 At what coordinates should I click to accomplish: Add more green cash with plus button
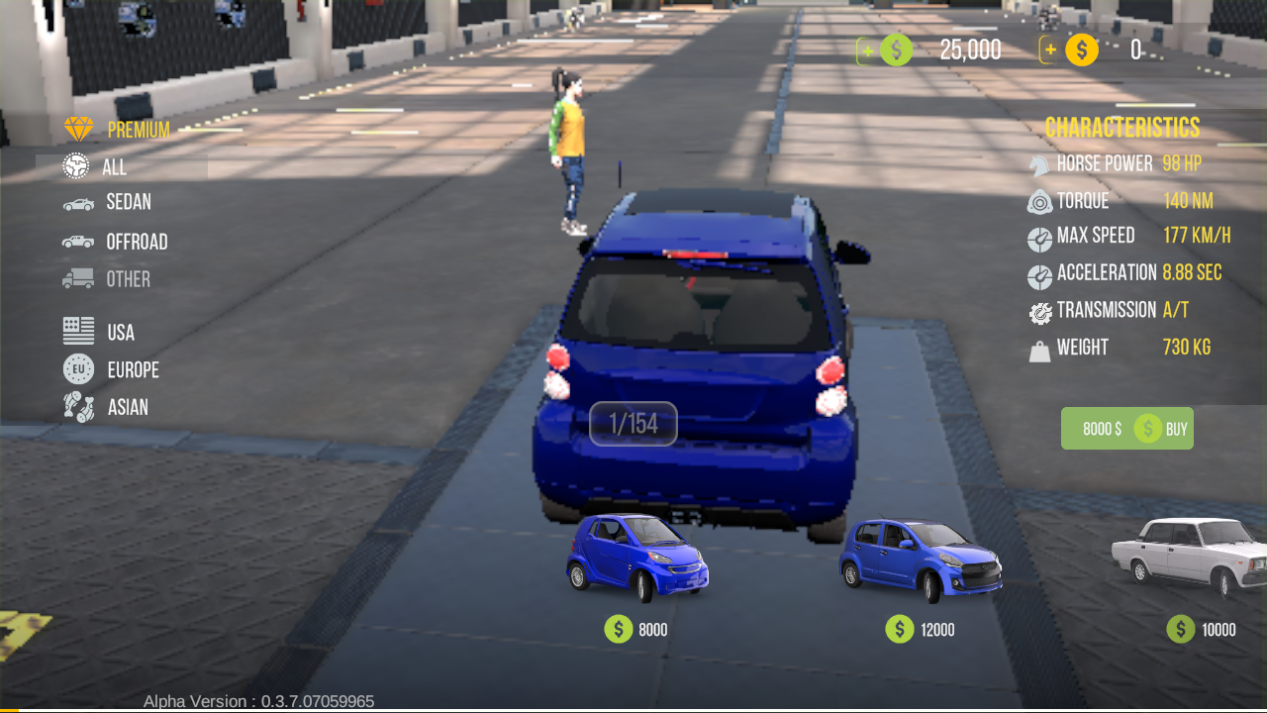pyautogui.click(x=866, y=50)
